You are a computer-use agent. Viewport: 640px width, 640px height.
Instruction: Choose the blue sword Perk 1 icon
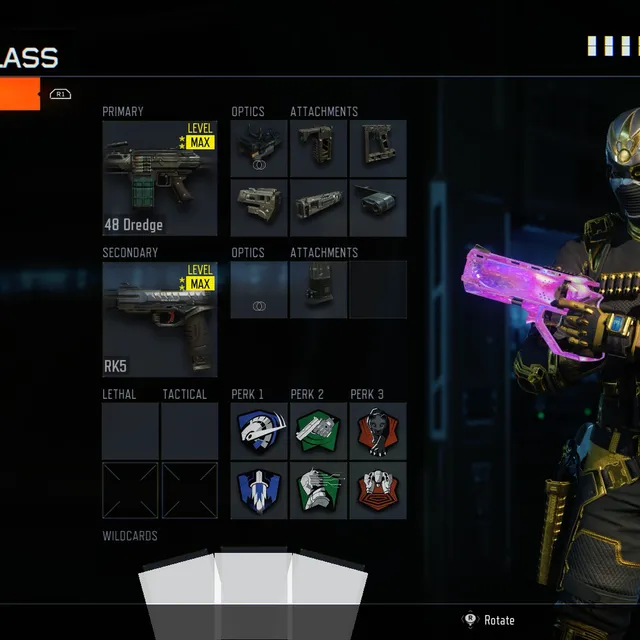tap(259, 490)
